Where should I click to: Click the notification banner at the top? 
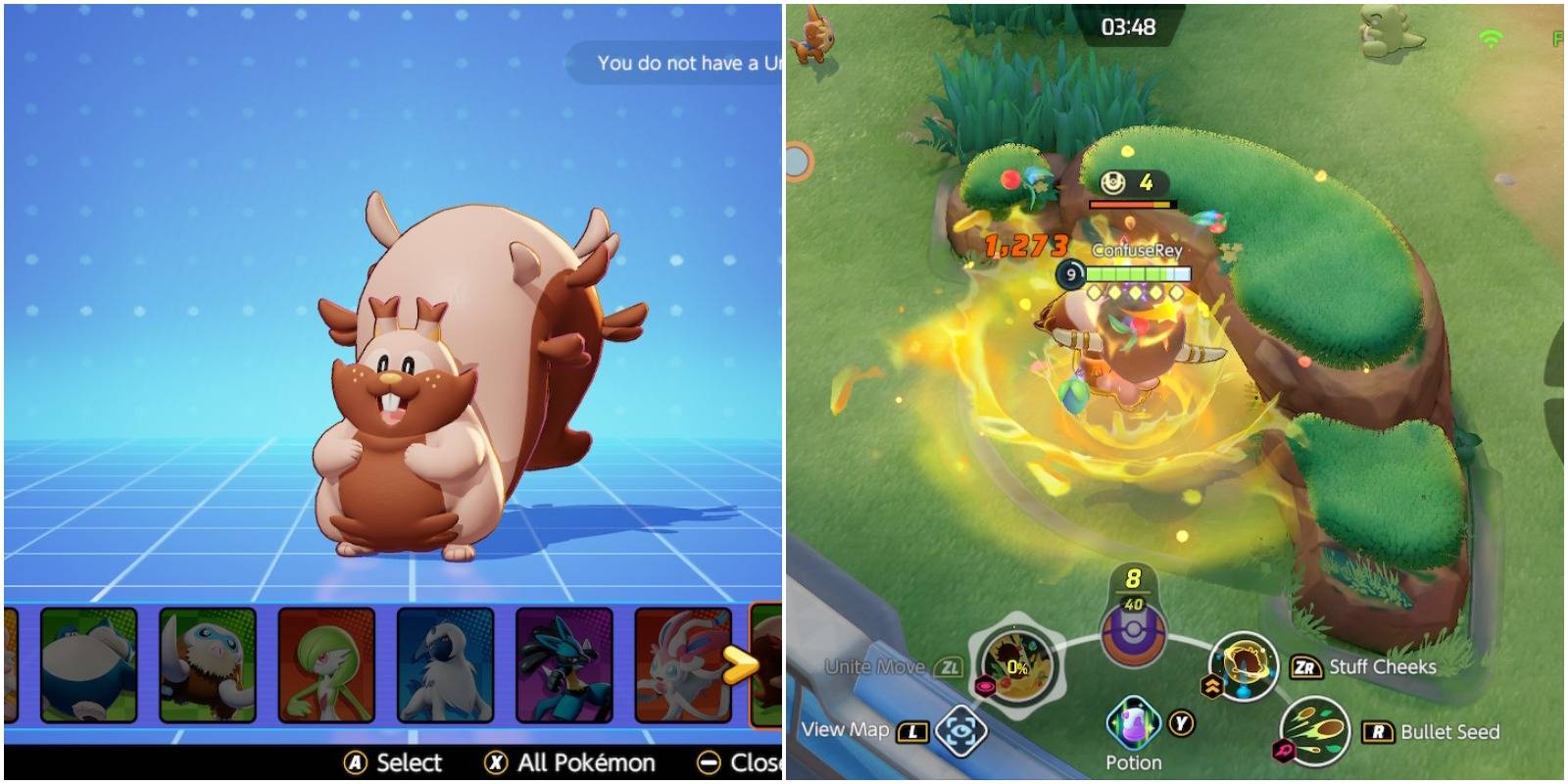pyautogui.click(x=676, y=62)
